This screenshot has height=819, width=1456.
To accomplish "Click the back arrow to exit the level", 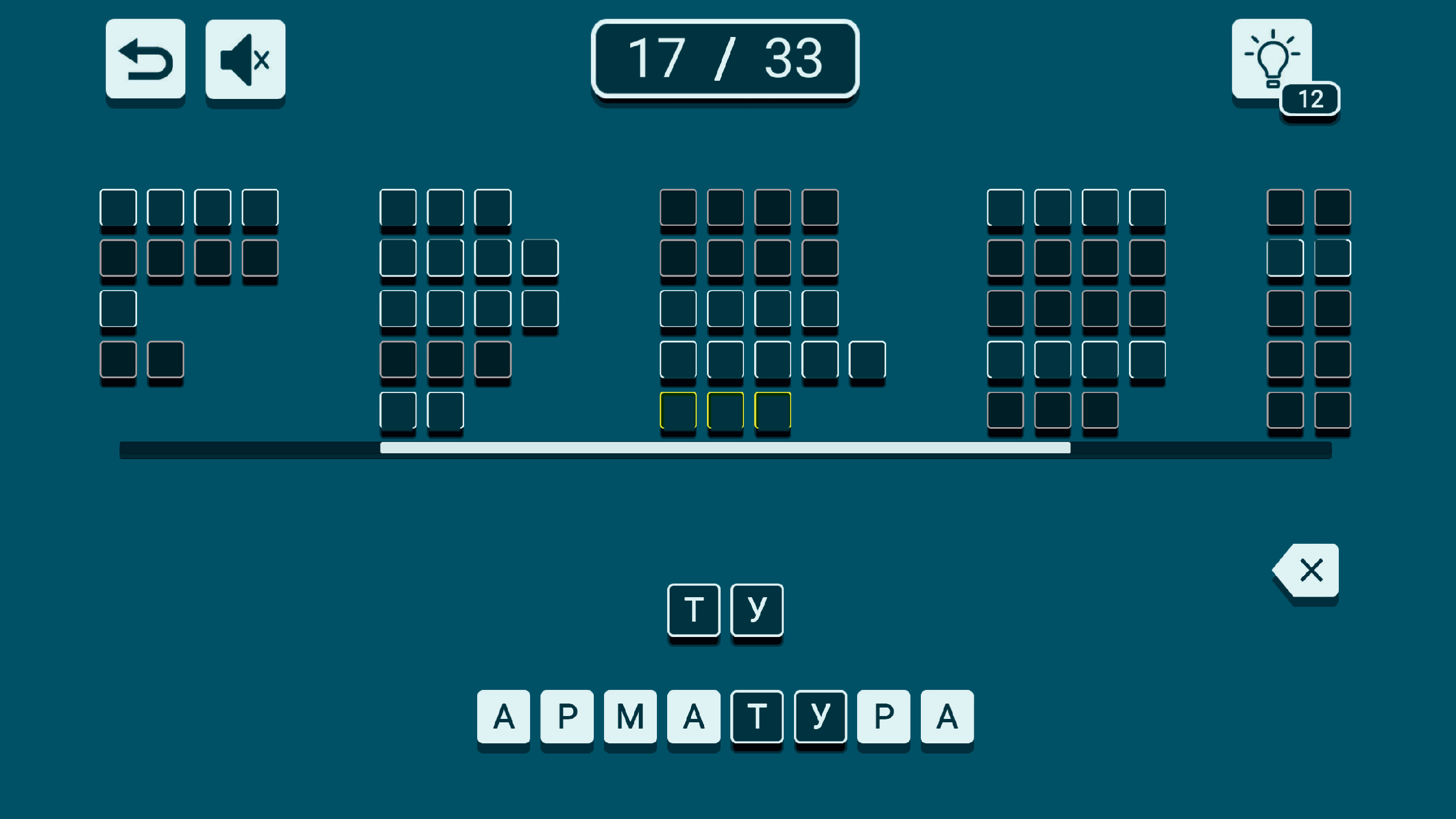I will coord(145,60).
